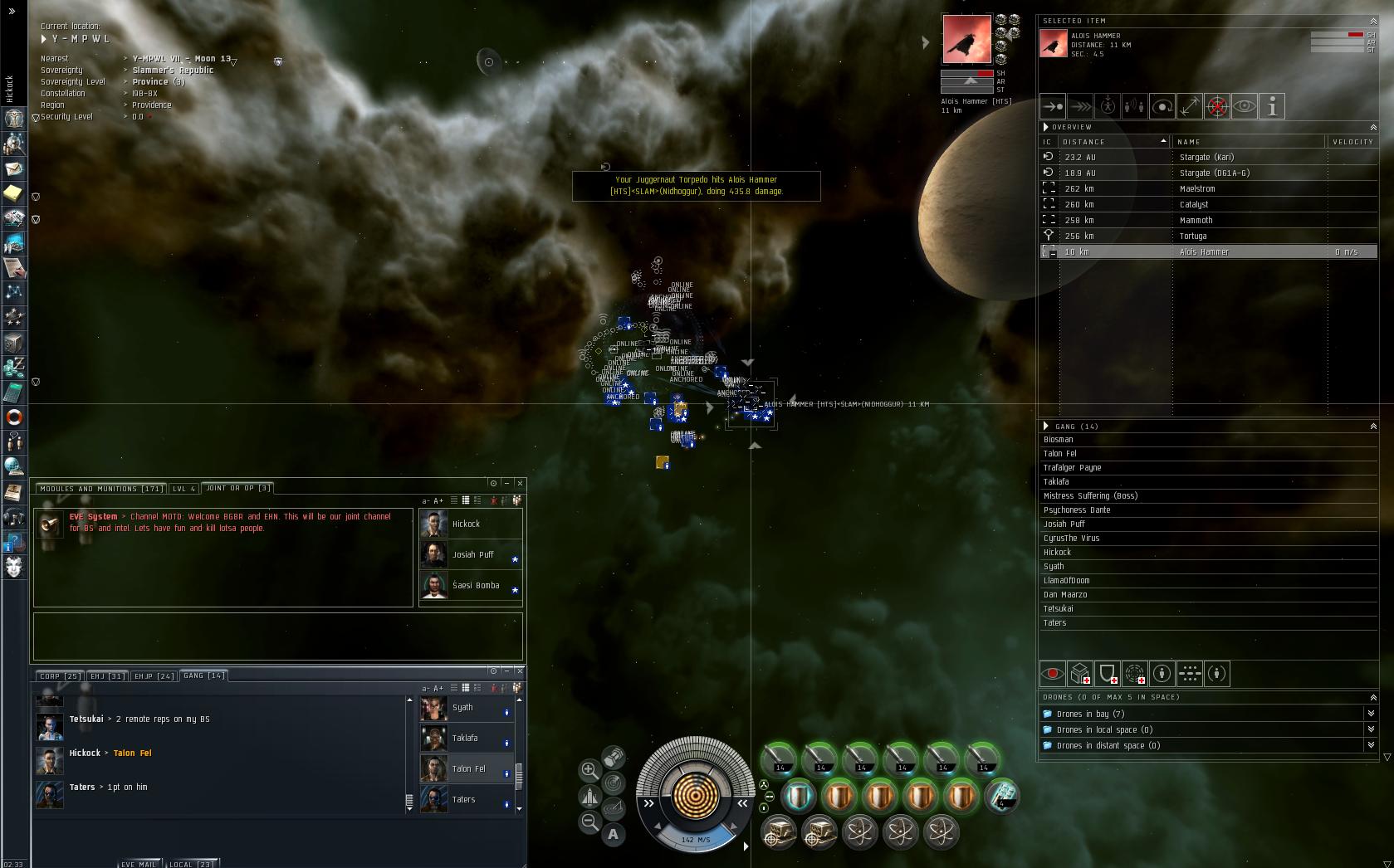
Task: Select the Maelstrom row in overview
Action: [1197, 188]
